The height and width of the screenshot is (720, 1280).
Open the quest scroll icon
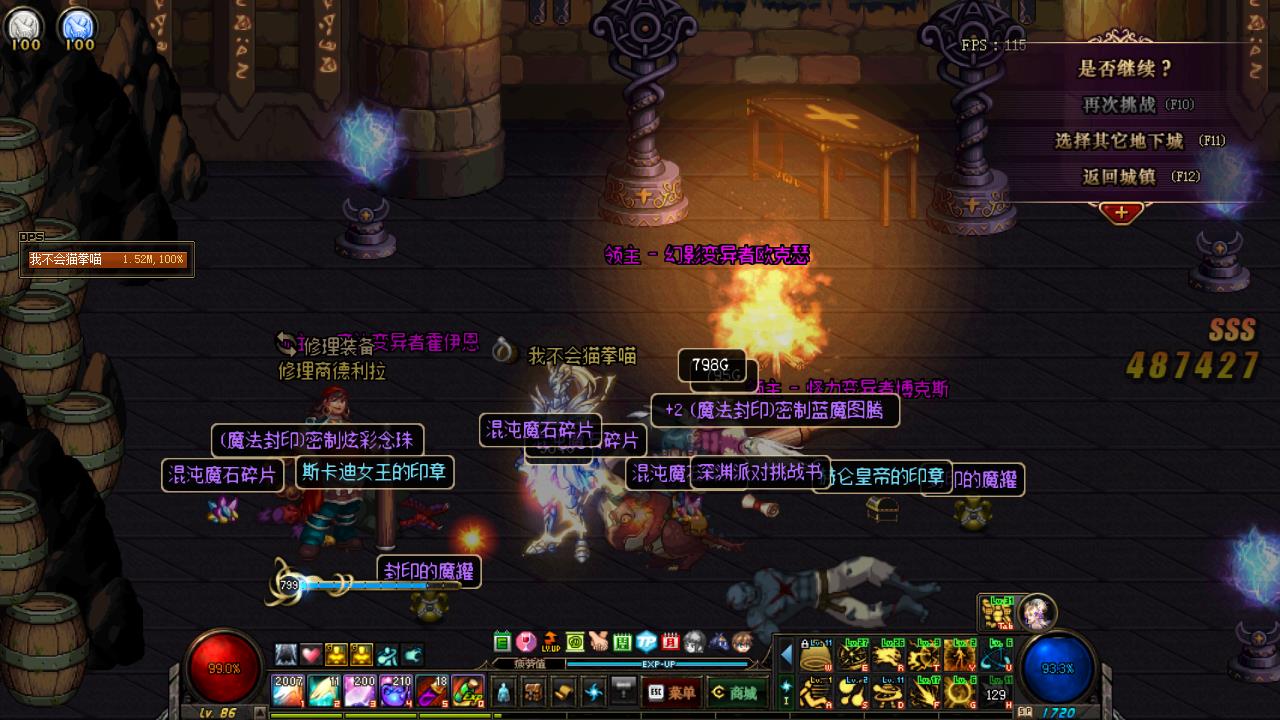point(564,691)
